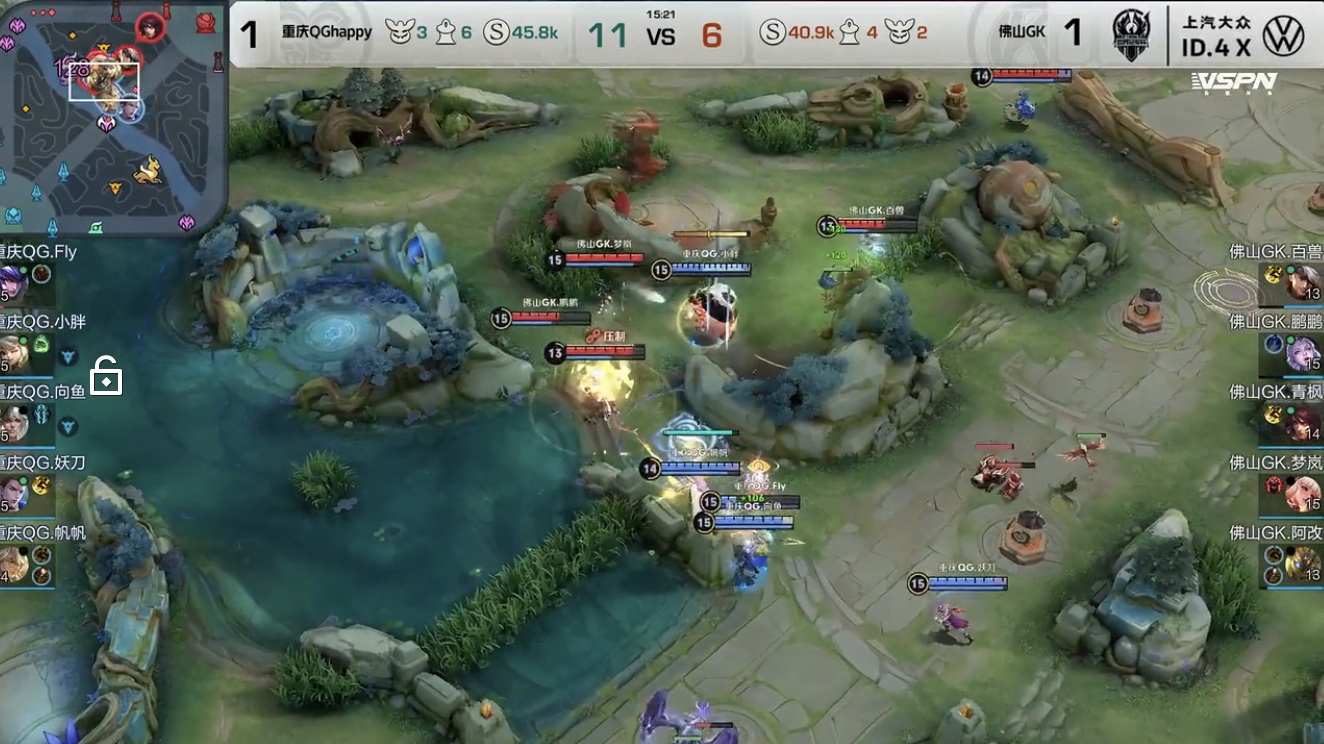Spectate 重庆QG.妖刀 via his portrait
This screenshot has height=744, width=1324.
tap(12, 493)
